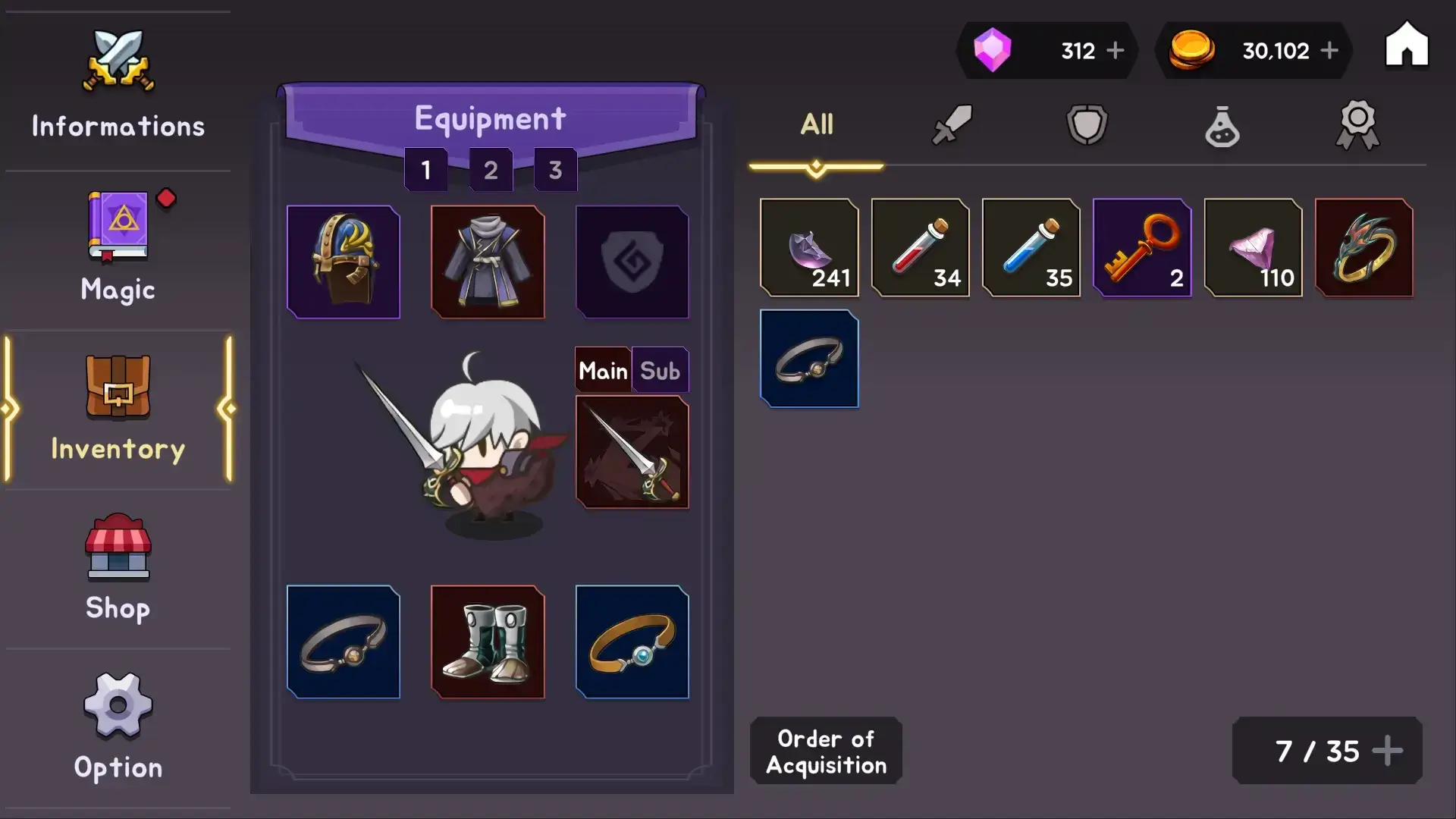Switch to the Sub weapon tab
Screen dimensions: 1456x819
click(660, 371)
